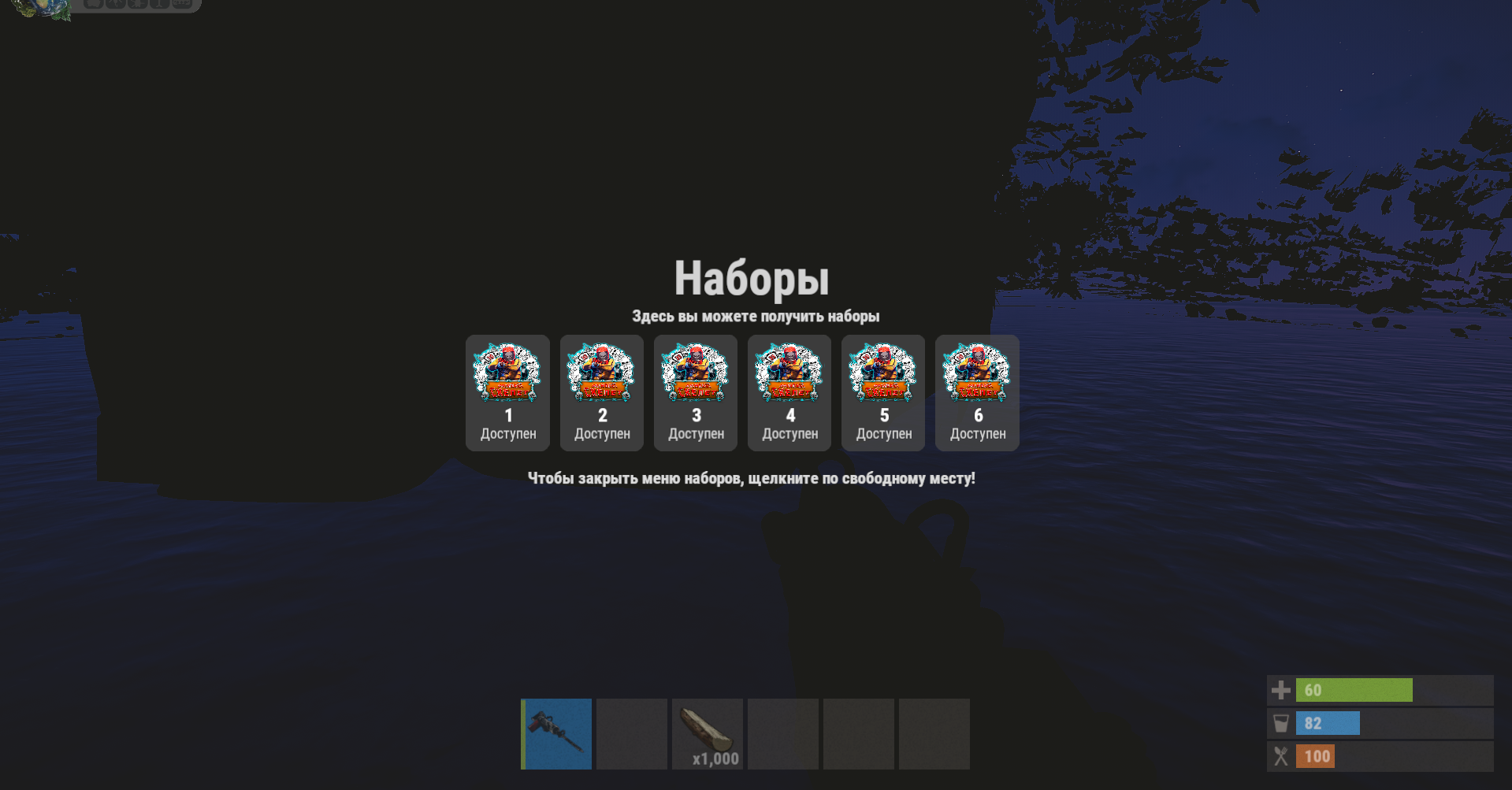The image size is (1512, 790).
Task: Click the empty second hotbar slot
Action: tap(631, 733)
